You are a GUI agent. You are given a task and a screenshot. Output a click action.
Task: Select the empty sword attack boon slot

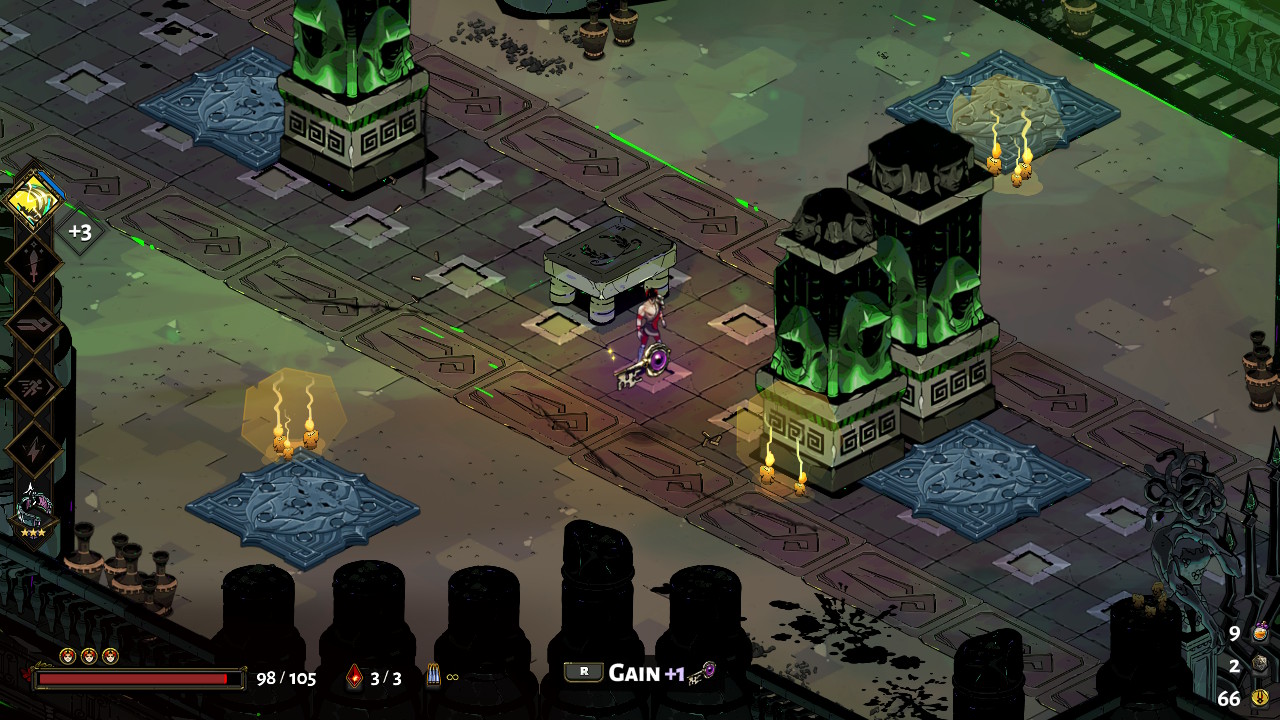click(35, 263)
